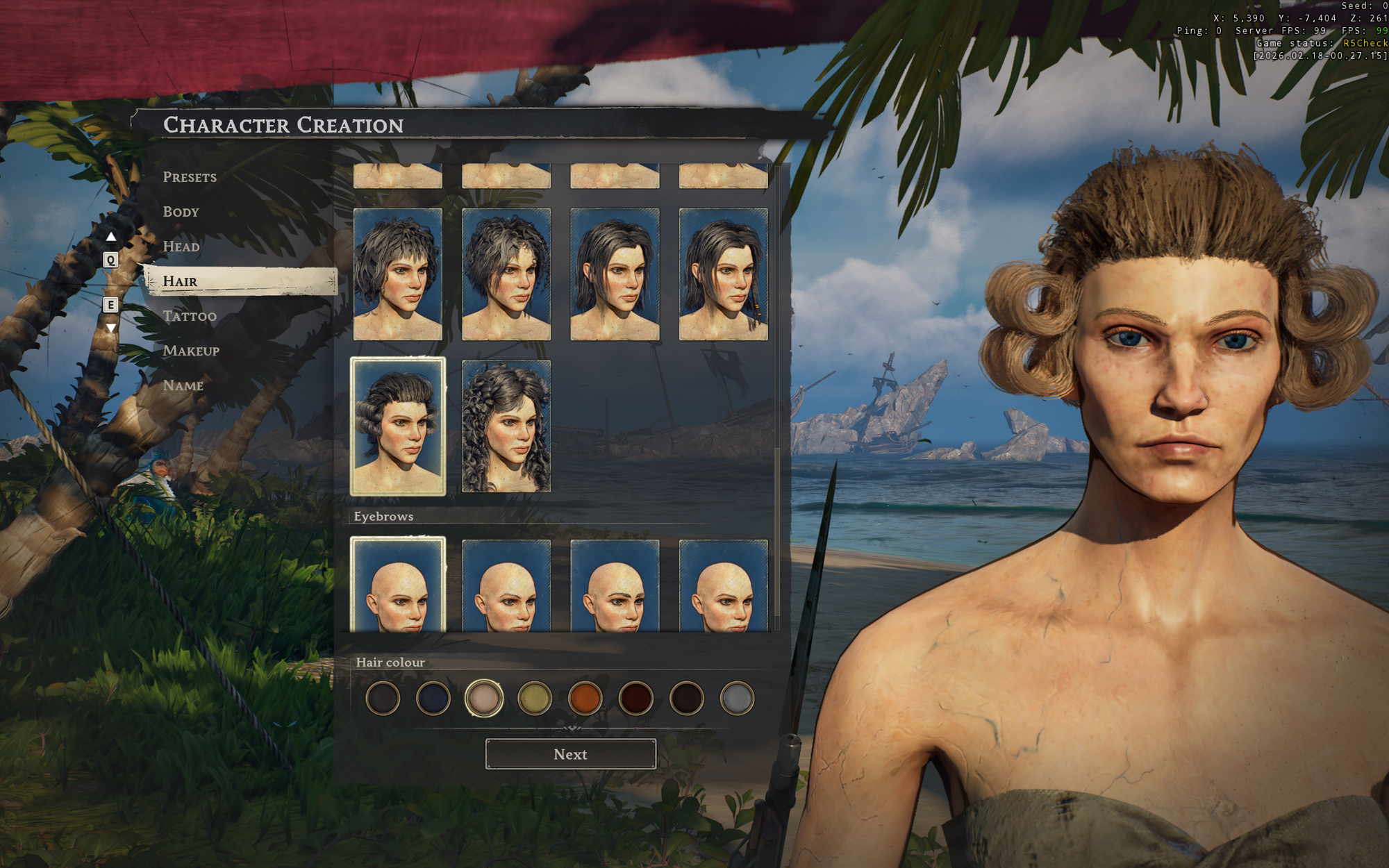1389x868 pixels.
Task: Switch to the Makeup section
Action: (191, 351)
